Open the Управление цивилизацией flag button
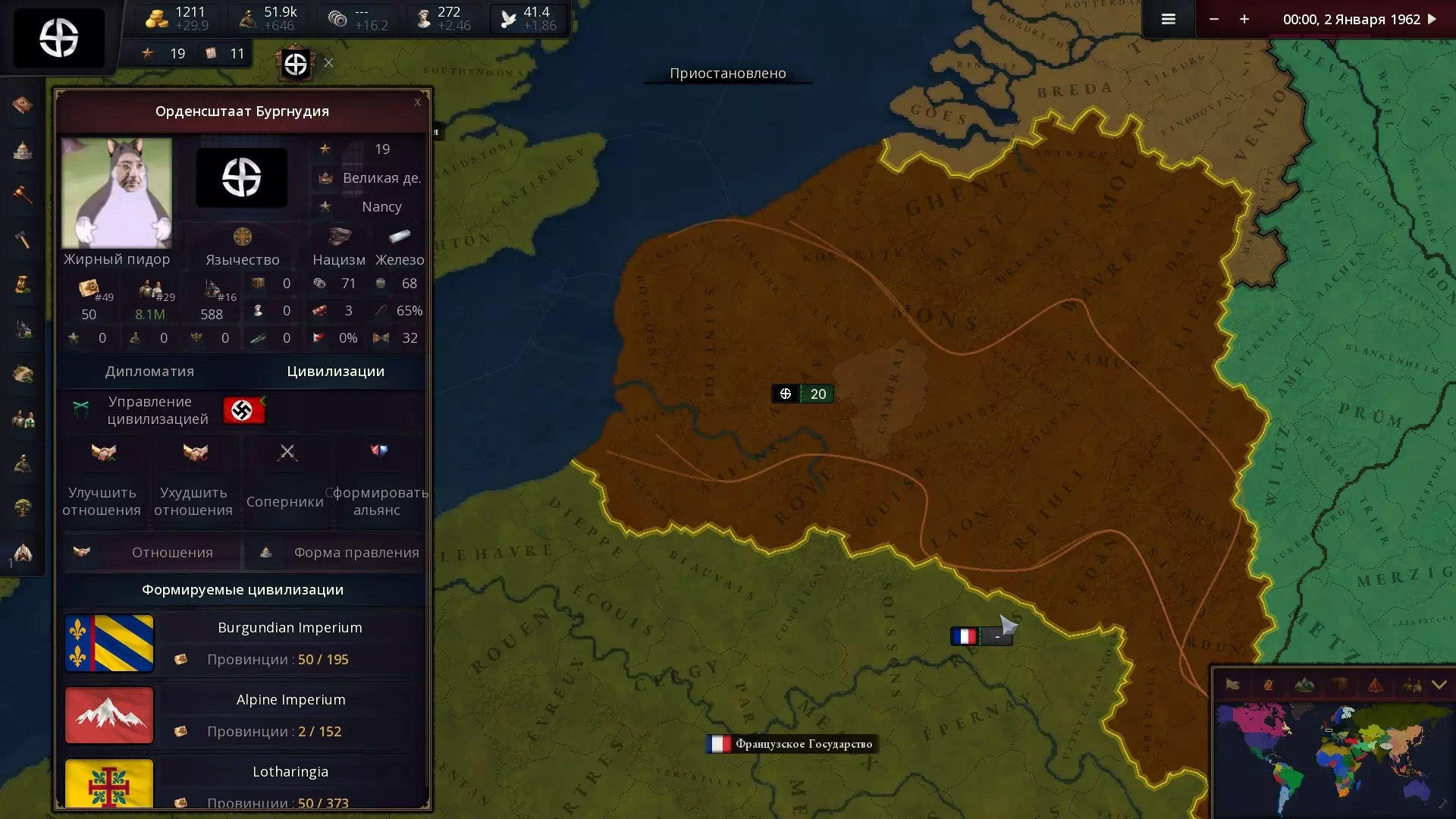Screen dimensions: 1456x819 243,410
